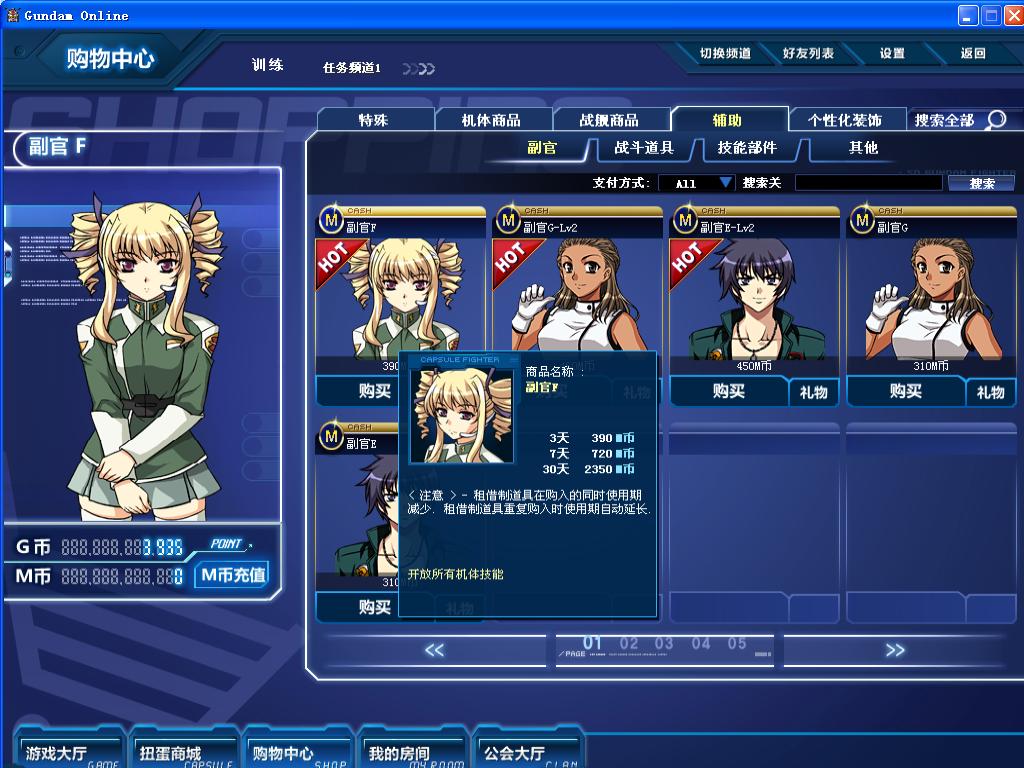1024x768 pixels.
Task: Open 切换频道 channel switch menu
Action: [725, 54]
